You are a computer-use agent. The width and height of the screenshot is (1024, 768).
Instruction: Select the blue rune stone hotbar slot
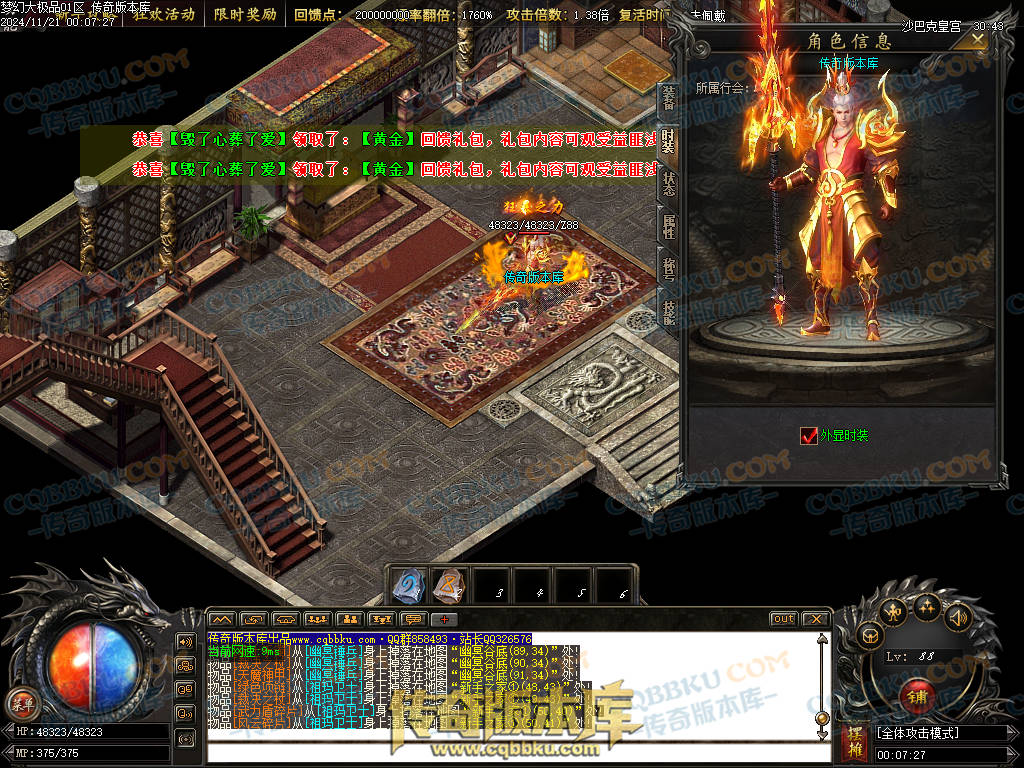(407, 587)
